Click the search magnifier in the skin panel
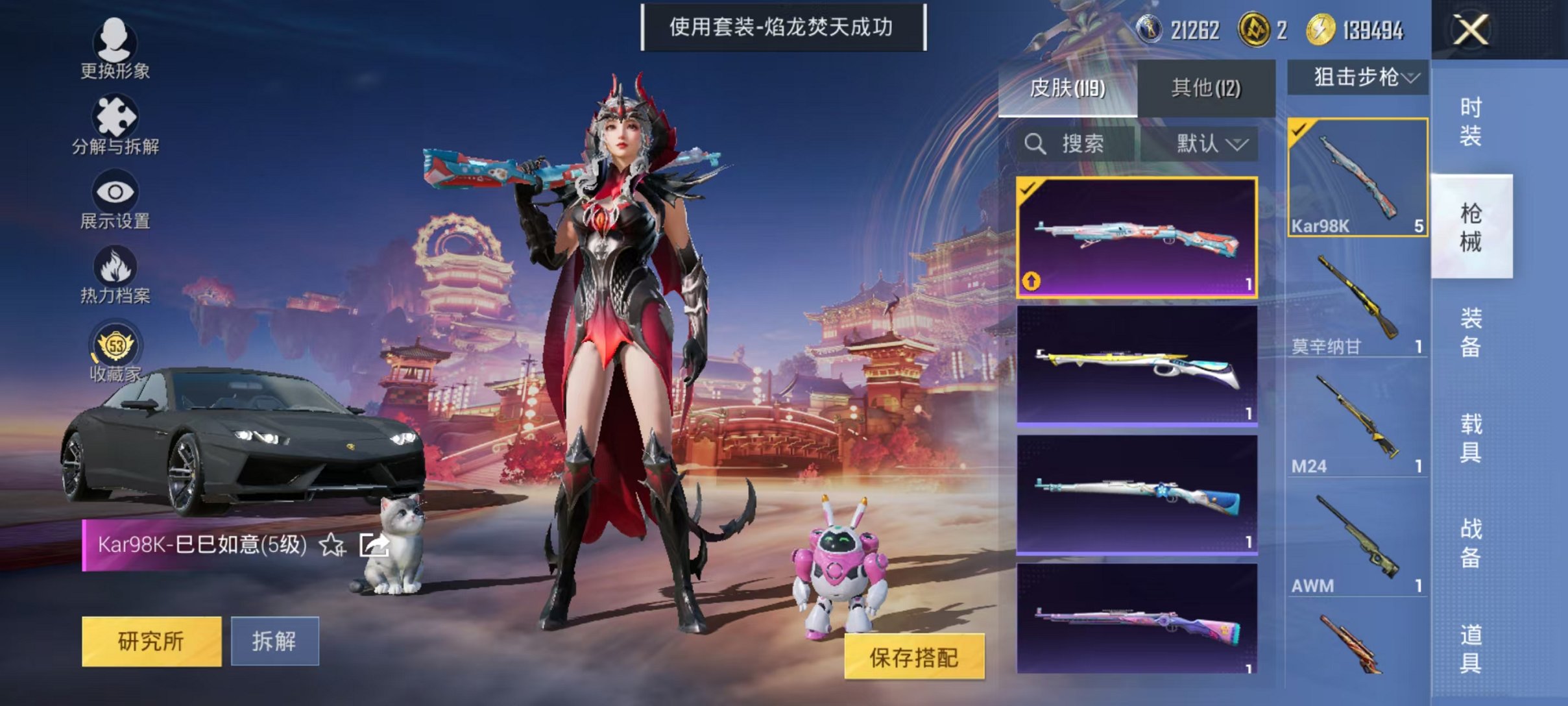The width and height of the screenshot is (1568, 706). pos(1036,144)
